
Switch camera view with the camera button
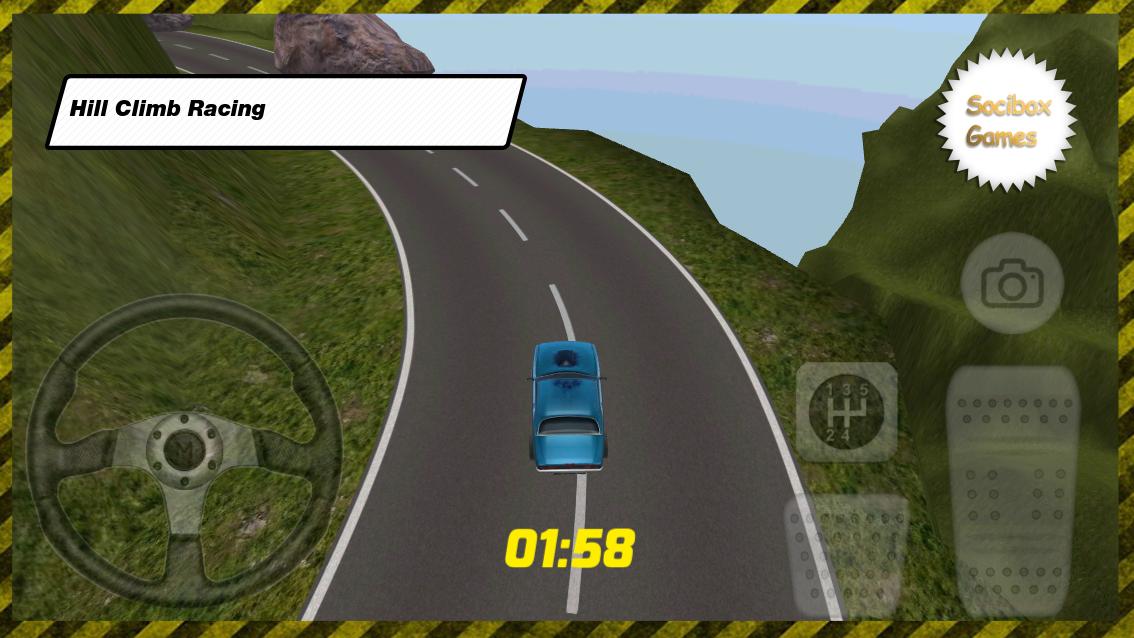point(1011,285)
